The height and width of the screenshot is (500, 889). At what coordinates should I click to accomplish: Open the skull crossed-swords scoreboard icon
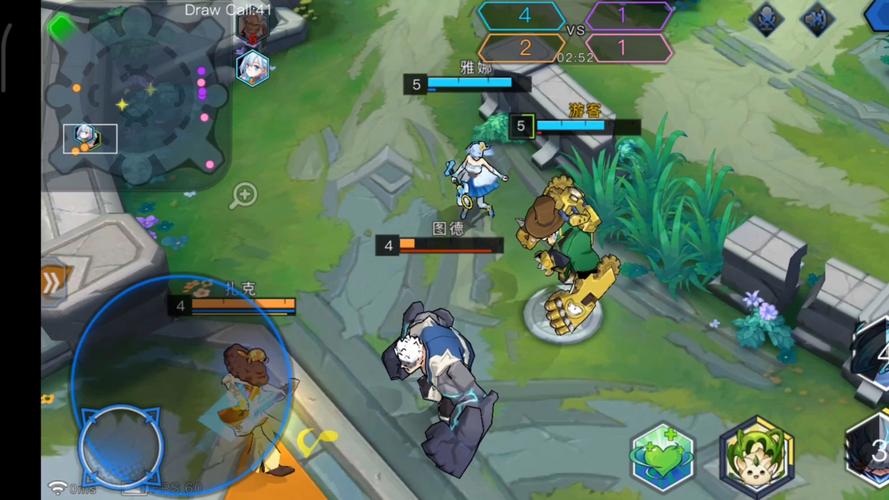pyautogui.click(x=766, y=19)
